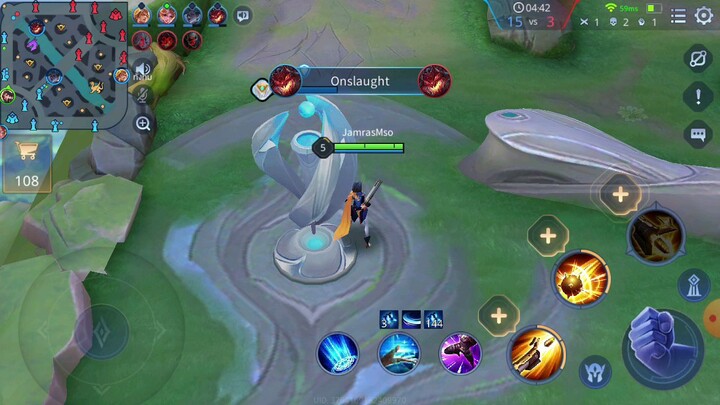Screen dimensions: 720x405
Task: Activate the glowing fireball burst skill
Action: point(582,278)
